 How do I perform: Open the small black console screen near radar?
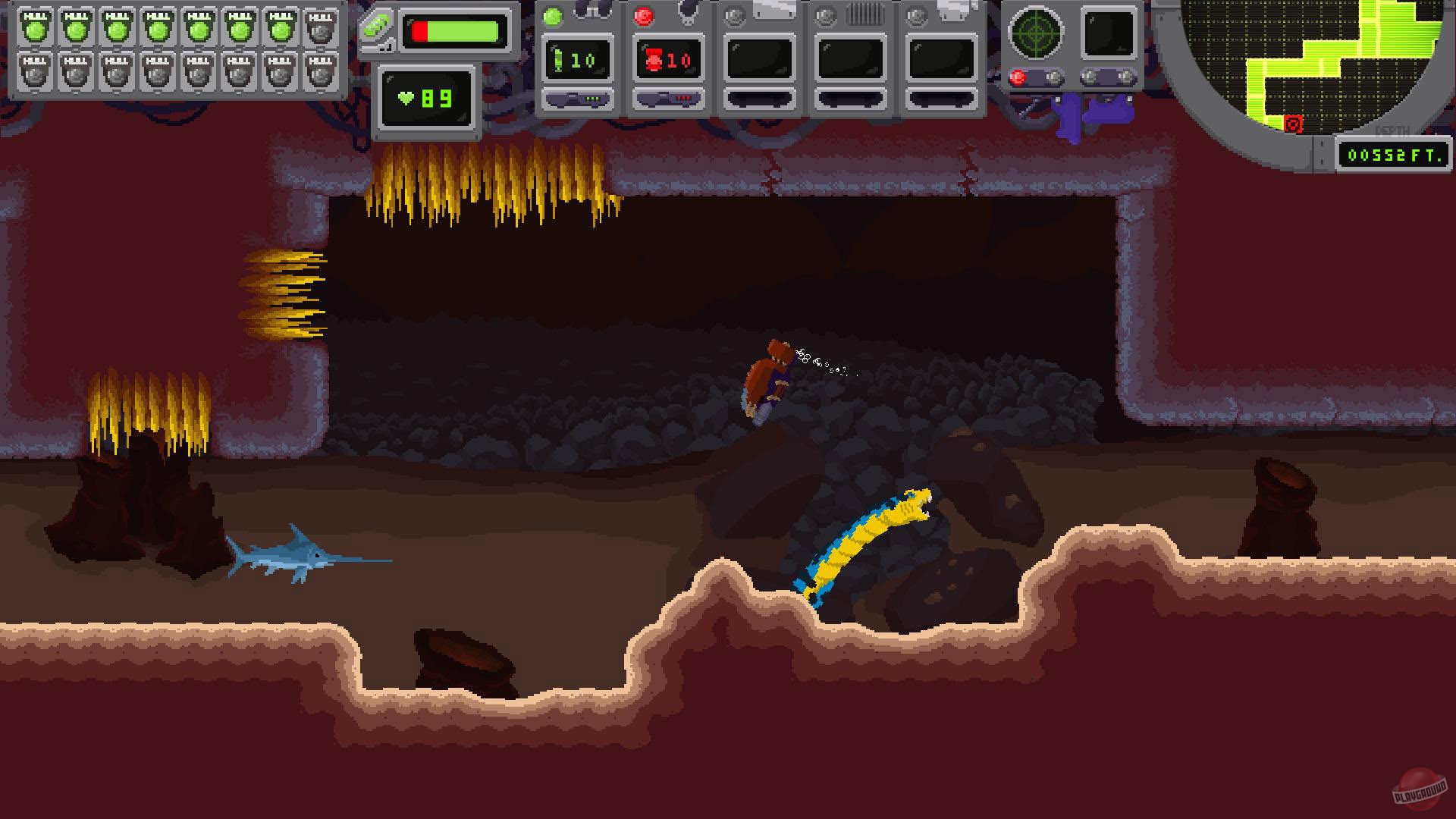tap(1108, 31)
